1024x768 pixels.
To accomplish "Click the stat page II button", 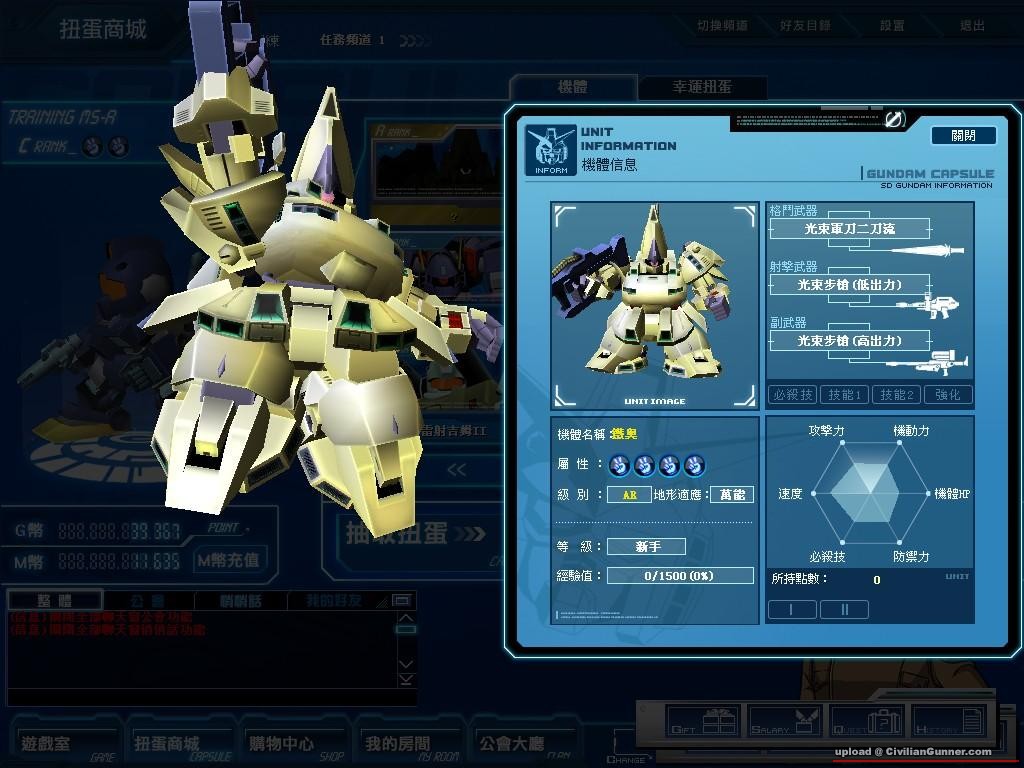I will coord(843,609).
